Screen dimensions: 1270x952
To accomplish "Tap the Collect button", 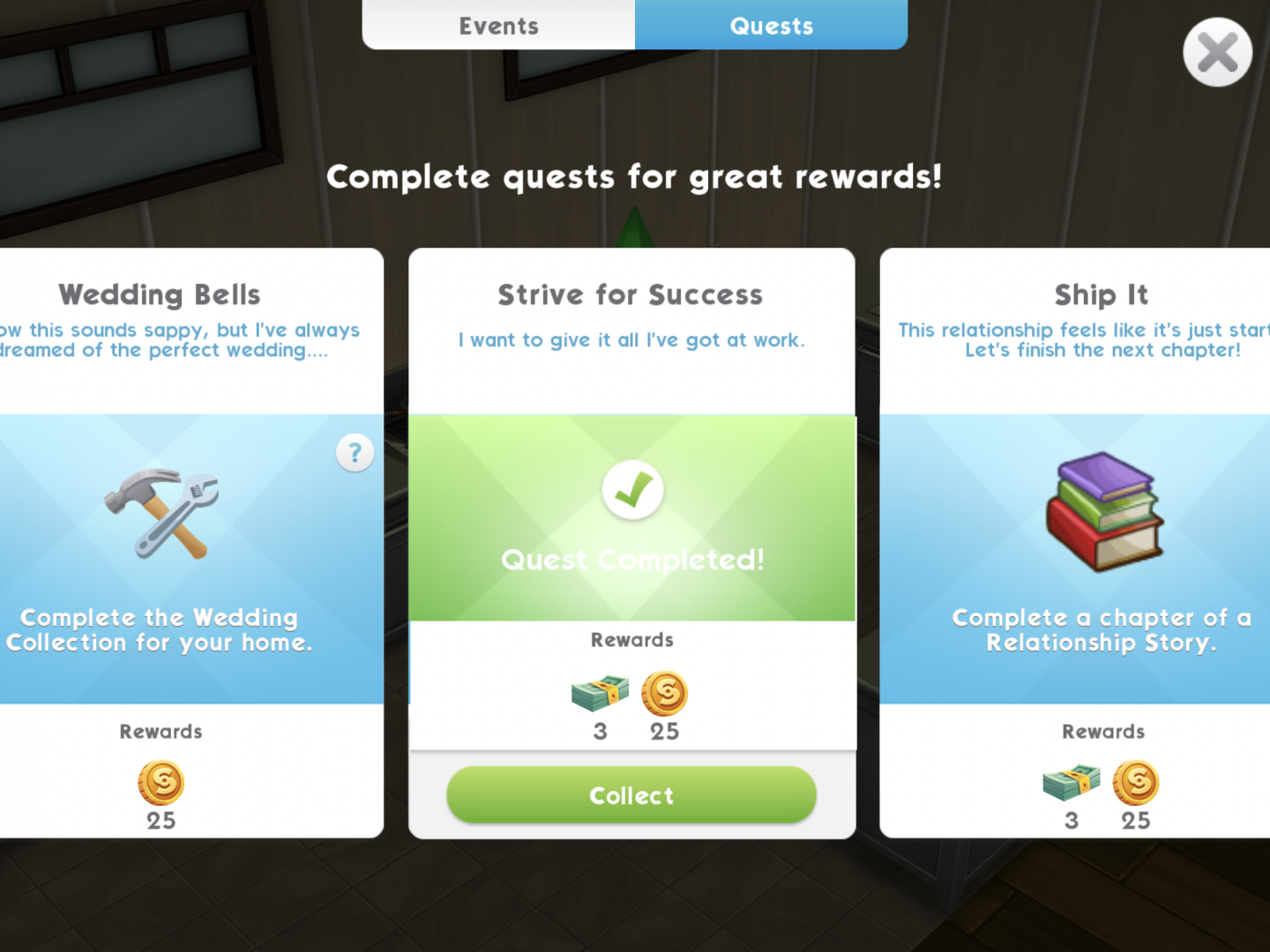I will point(631,795).
